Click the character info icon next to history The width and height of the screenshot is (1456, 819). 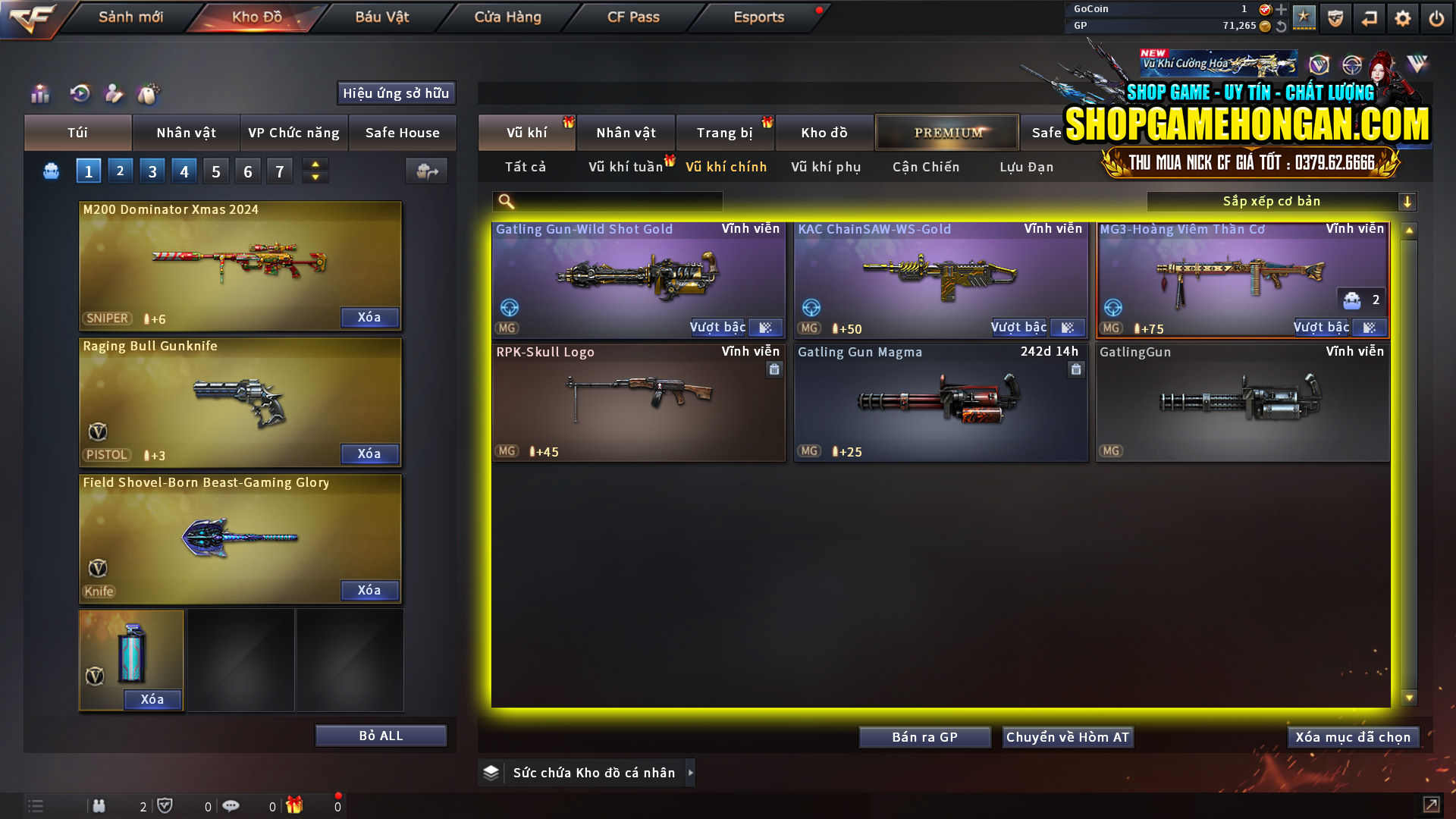click(114, 93)
